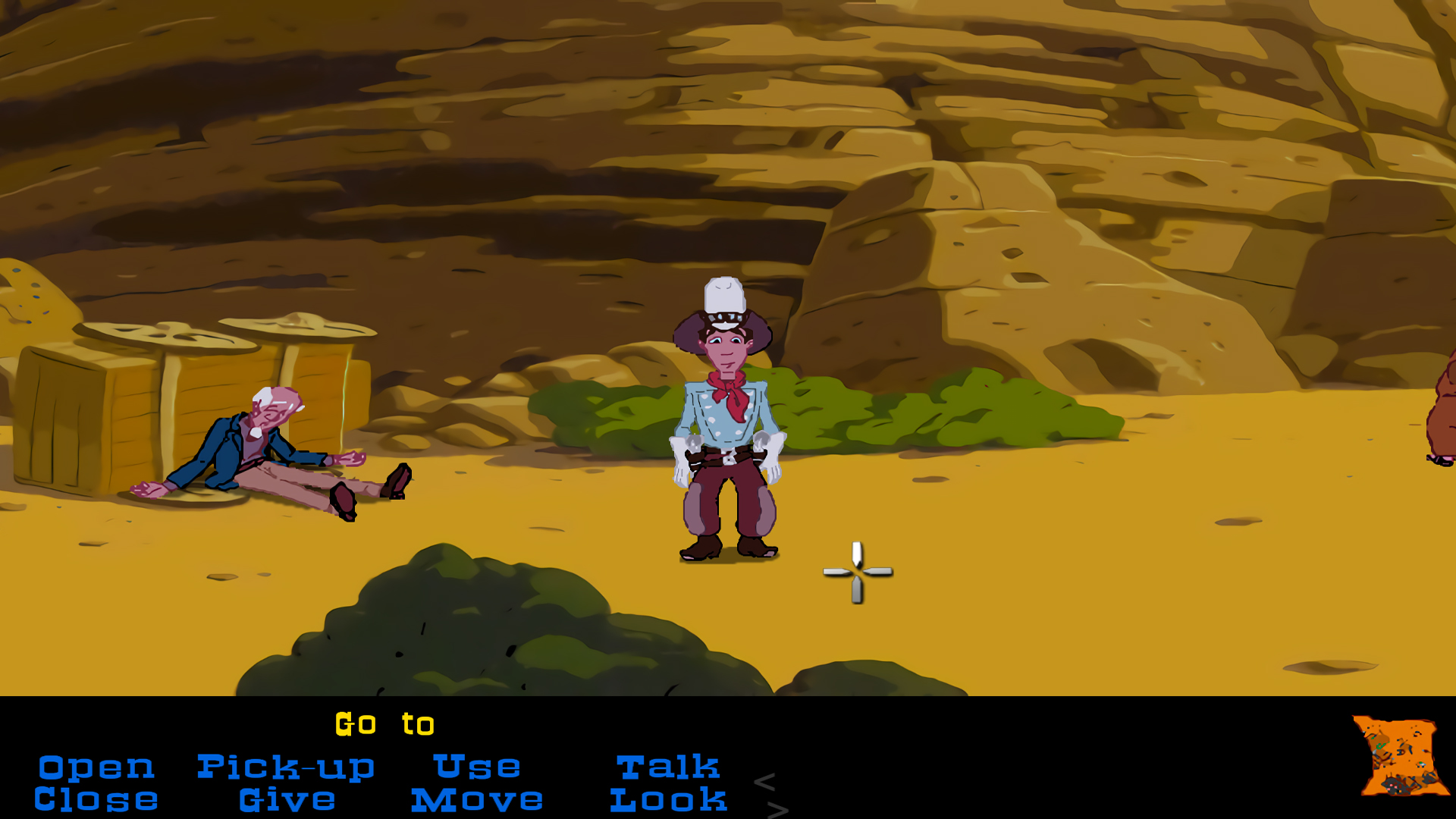This screenshot has width=1456, height=819.
Task: Select the Open verb
Action: point(96,766)
